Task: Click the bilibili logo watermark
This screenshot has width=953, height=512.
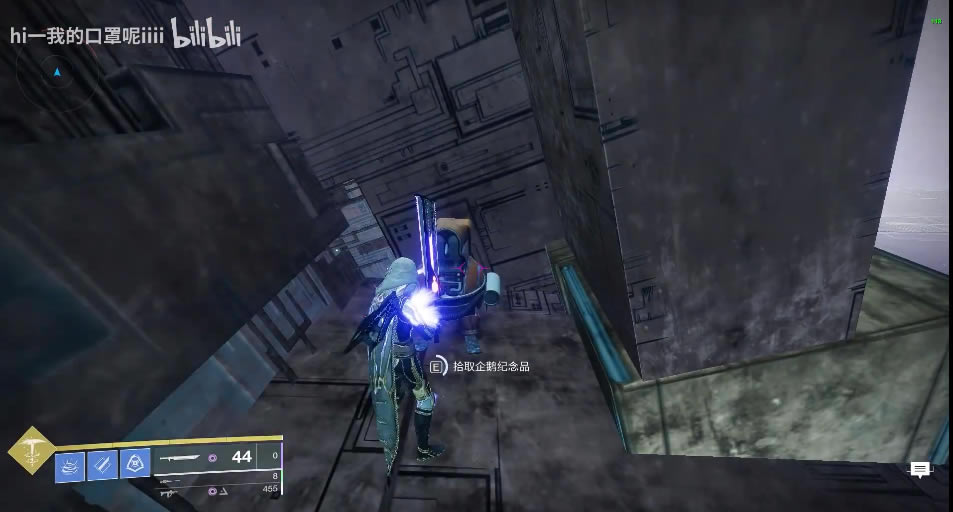Action: pos(209,35)
